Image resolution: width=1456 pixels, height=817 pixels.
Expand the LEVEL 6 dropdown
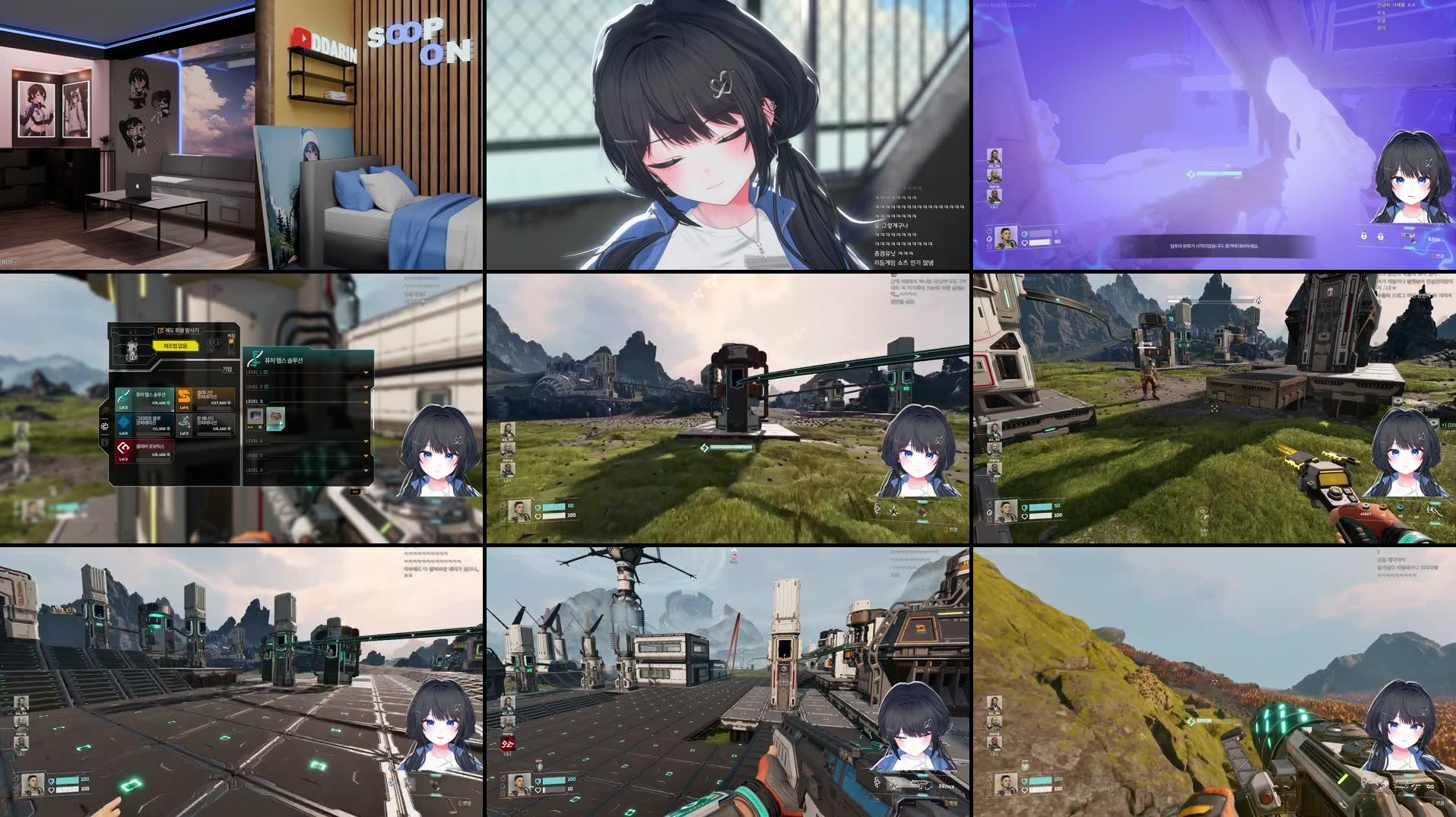pos(366,470)
